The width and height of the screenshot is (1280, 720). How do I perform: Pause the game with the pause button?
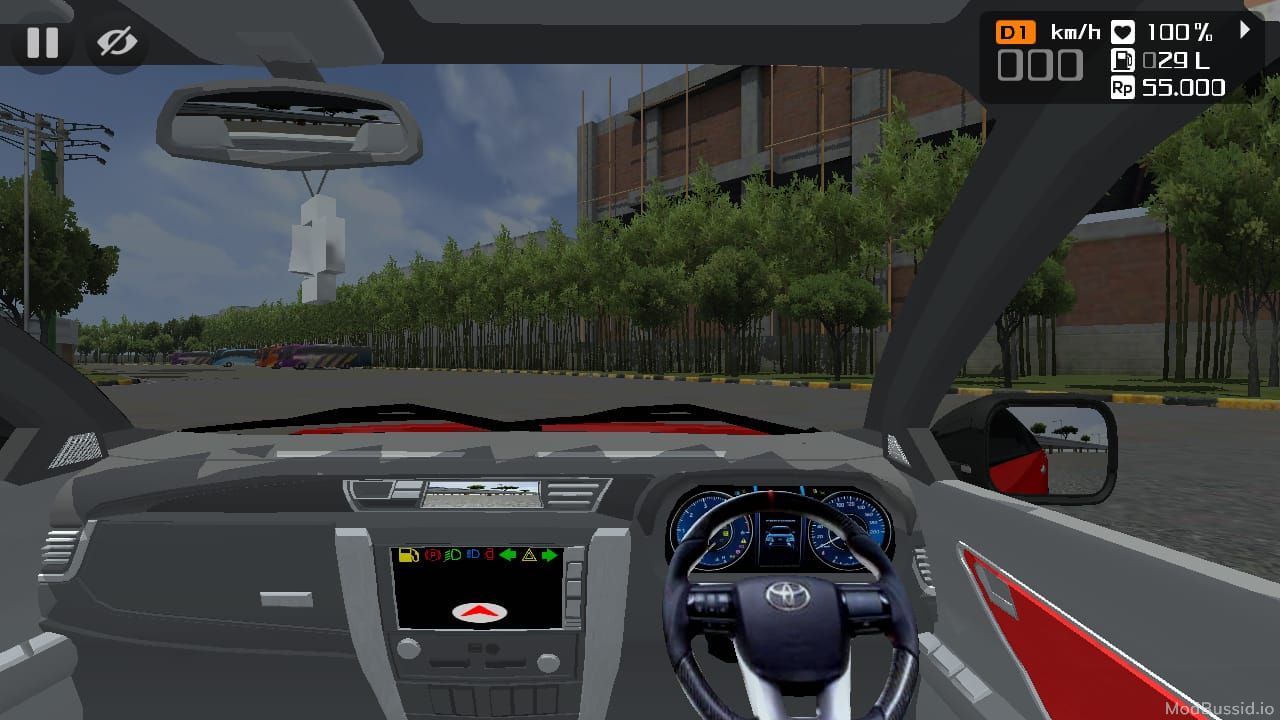coord(42,43)
